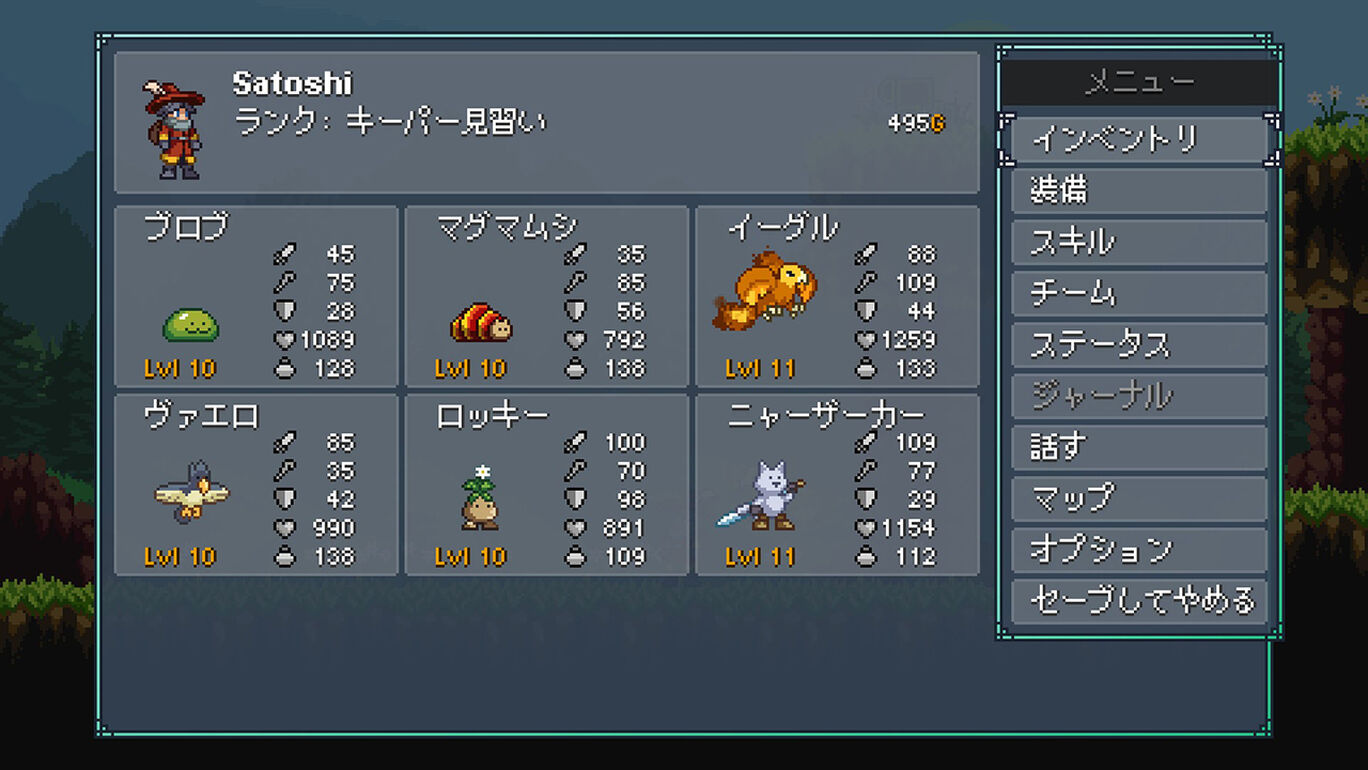The width and height of the screenshot is (1368, 770).
Task: Select the マグマムシ monster panel
Action: [x=546, y=297]
